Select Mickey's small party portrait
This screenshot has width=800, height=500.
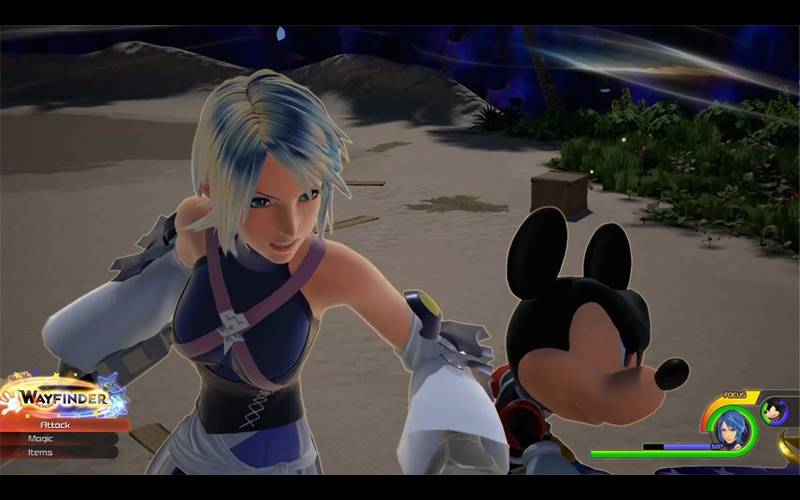(x=774, y=411)
